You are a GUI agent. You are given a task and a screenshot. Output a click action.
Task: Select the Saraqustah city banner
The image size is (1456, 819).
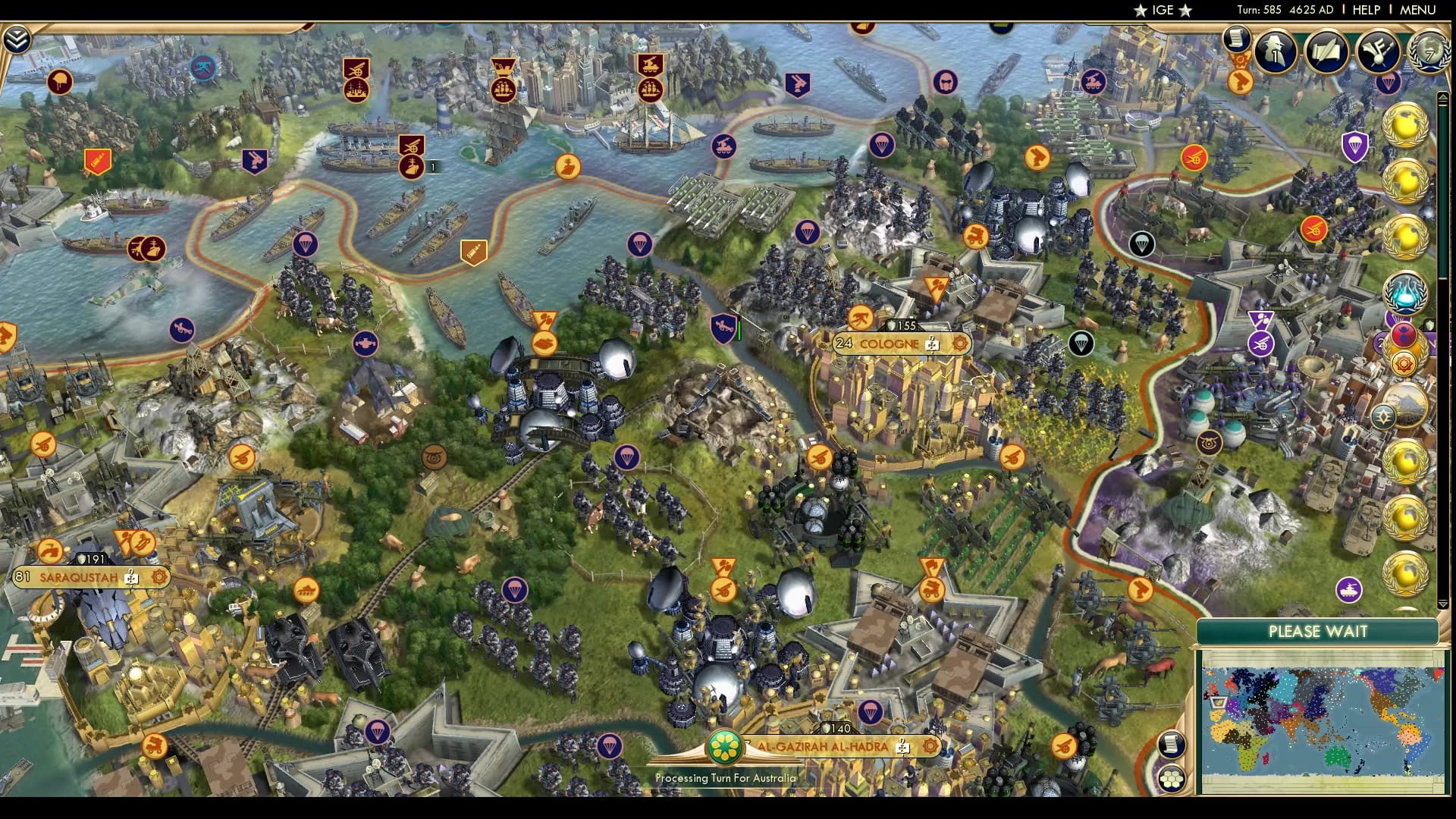click(76, 576)
